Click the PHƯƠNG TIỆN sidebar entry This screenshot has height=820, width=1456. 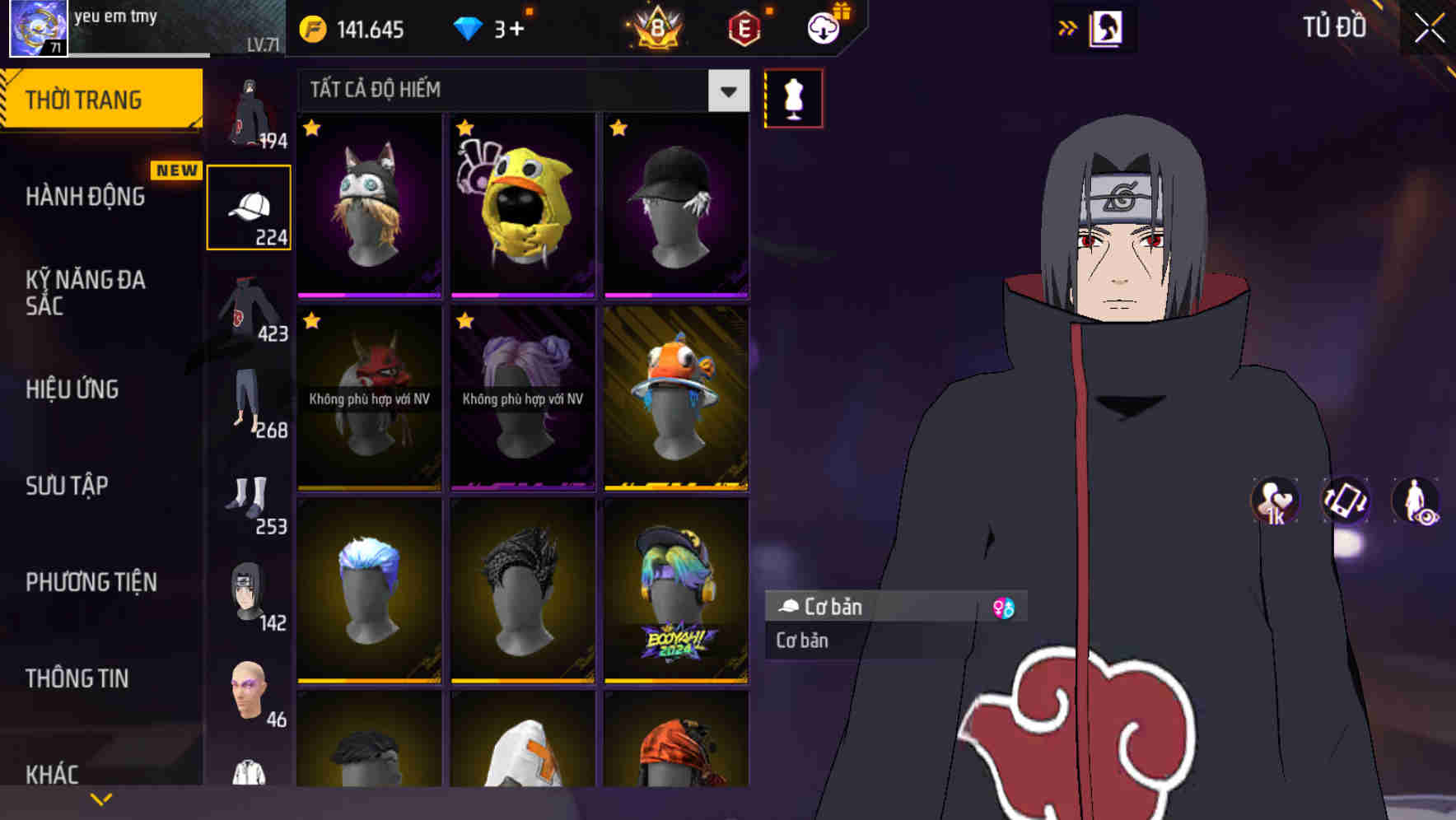91,582
